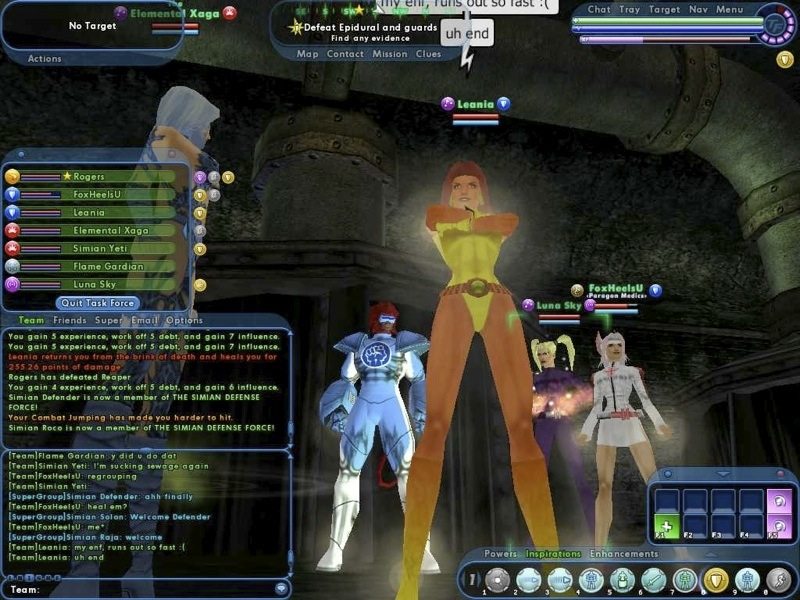Screen dimensions: 800x600
Task: Open the Actions menu under No Target
Action: click(44, 59)
